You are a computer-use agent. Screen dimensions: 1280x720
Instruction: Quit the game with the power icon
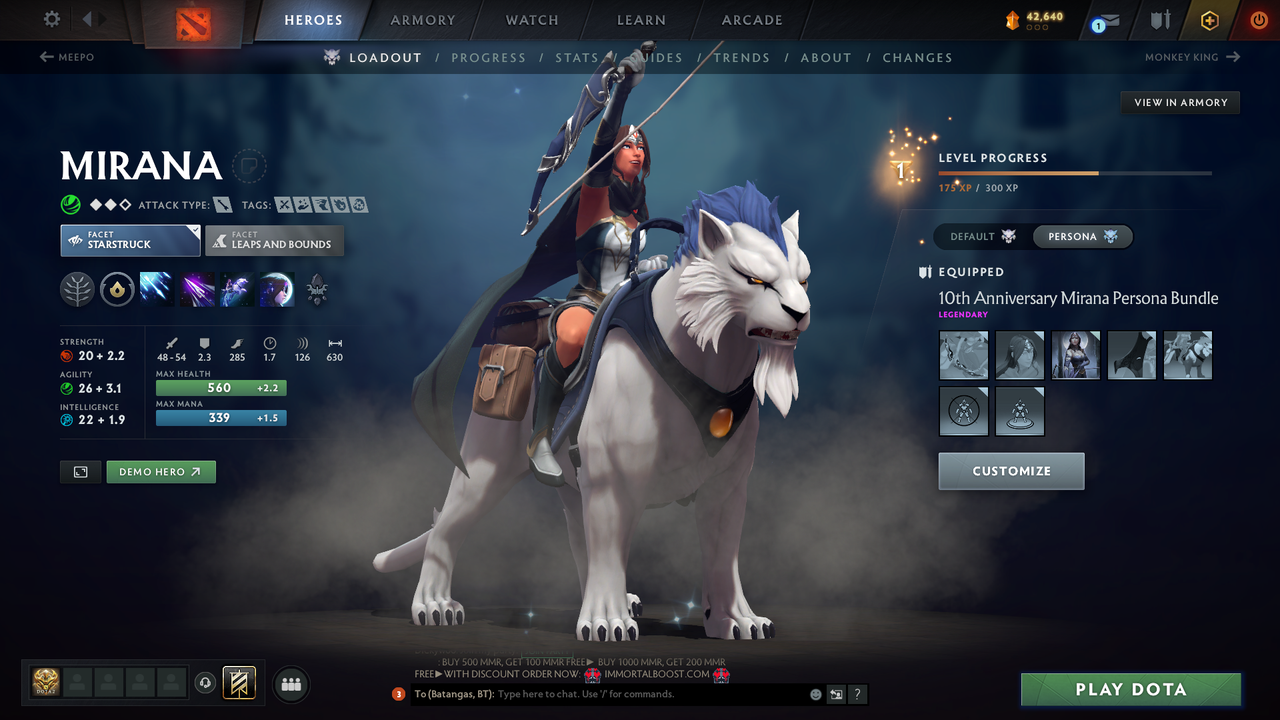tap(1258, 20)
